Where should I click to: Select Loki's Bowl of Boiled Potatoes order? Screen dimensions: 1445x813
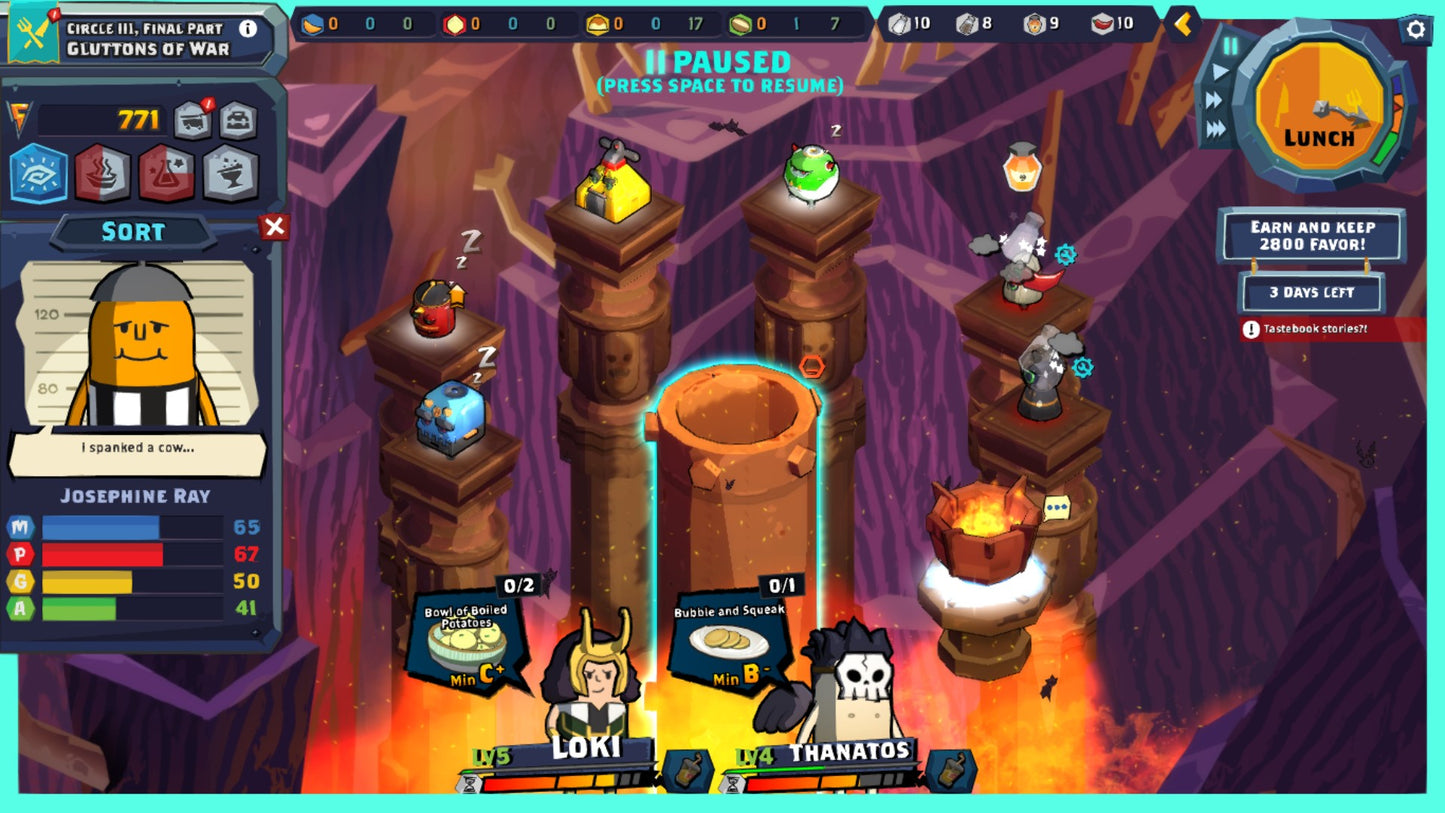tap(468, 640)
